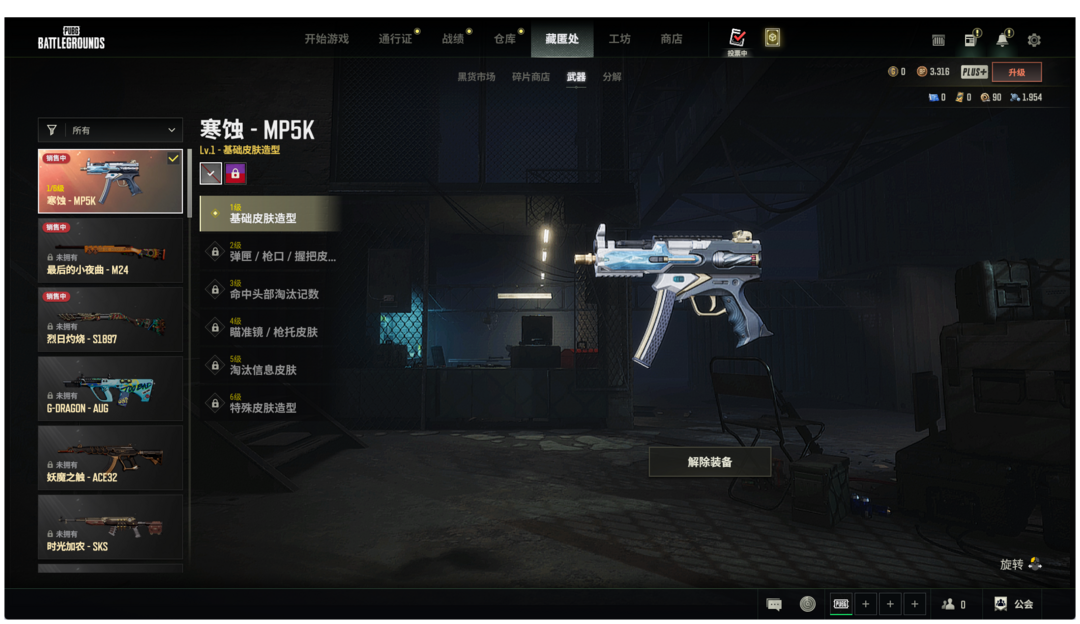Screen dimensions: 1080x624
Task: Open the 公会 guild button
Action: tap(1014, 604)
